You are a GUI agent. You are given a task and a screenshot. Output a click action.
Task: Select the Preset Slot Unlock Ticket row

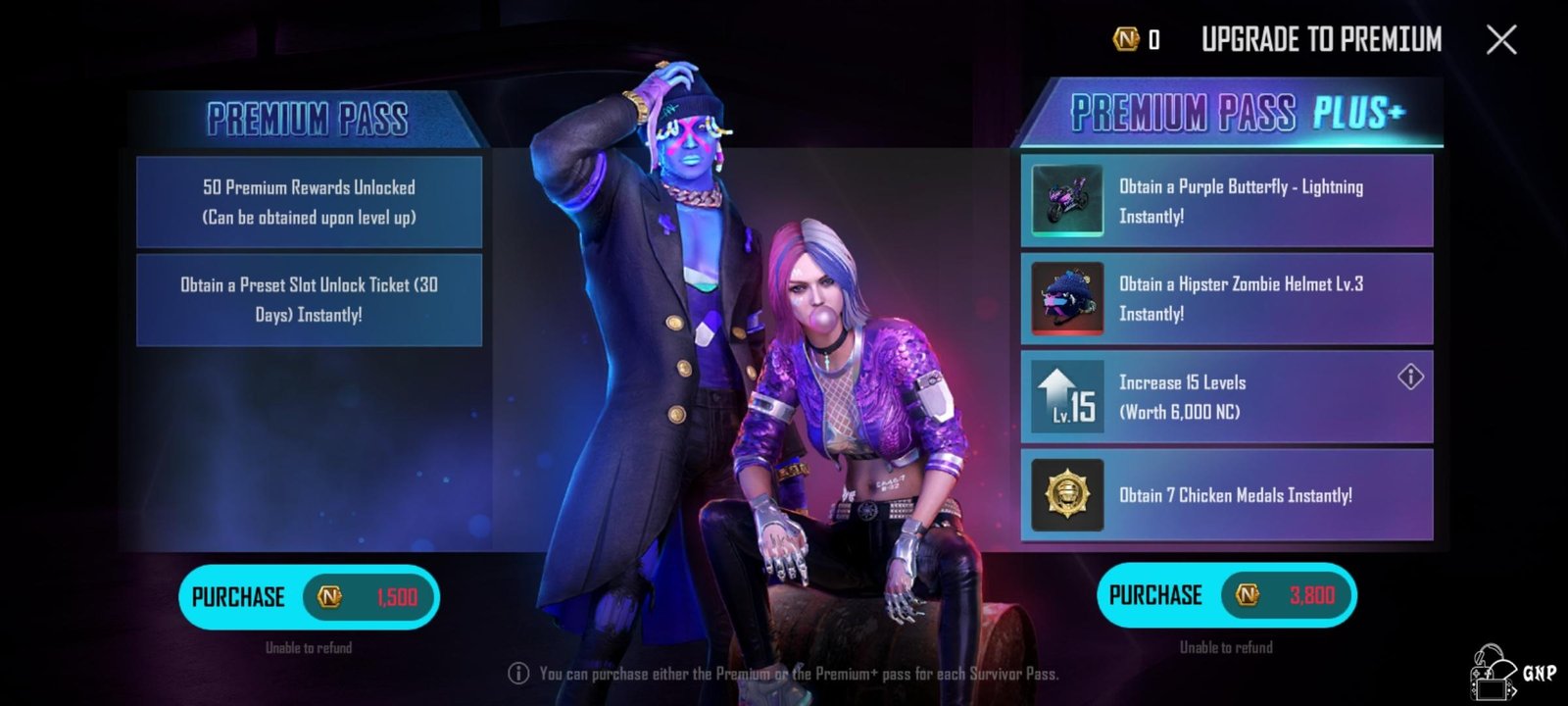coord(309,300)
